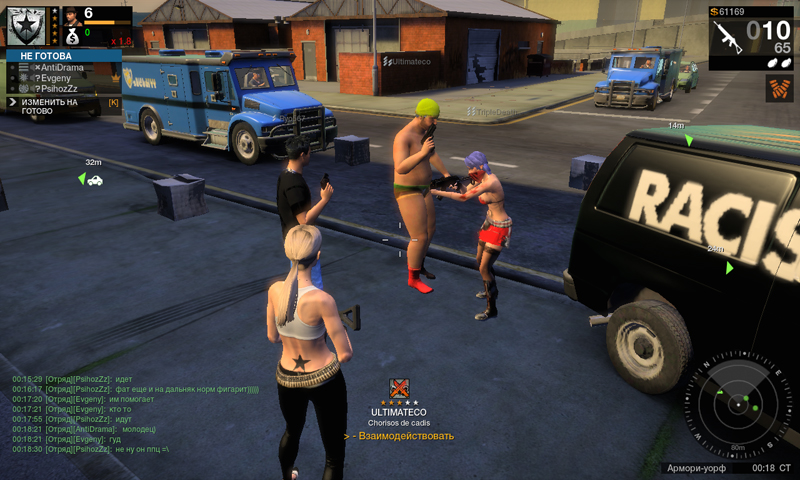Image resolution: width=800 pixels, height=480 pixels.
Task: Select squad member AntiDrama
Action: [63, 67]
